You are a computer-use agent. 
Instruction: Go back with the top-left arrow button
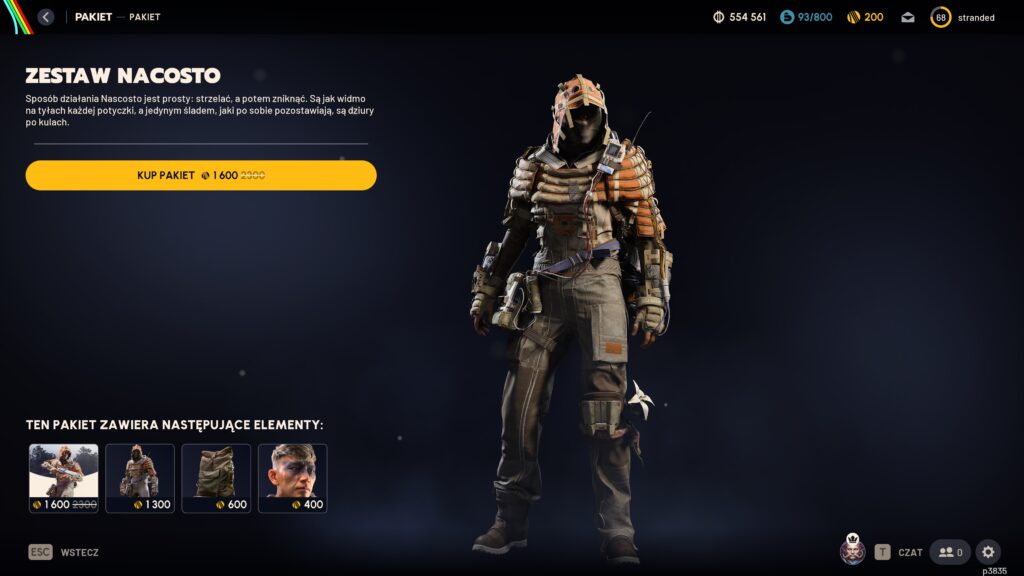pos(45,17)
